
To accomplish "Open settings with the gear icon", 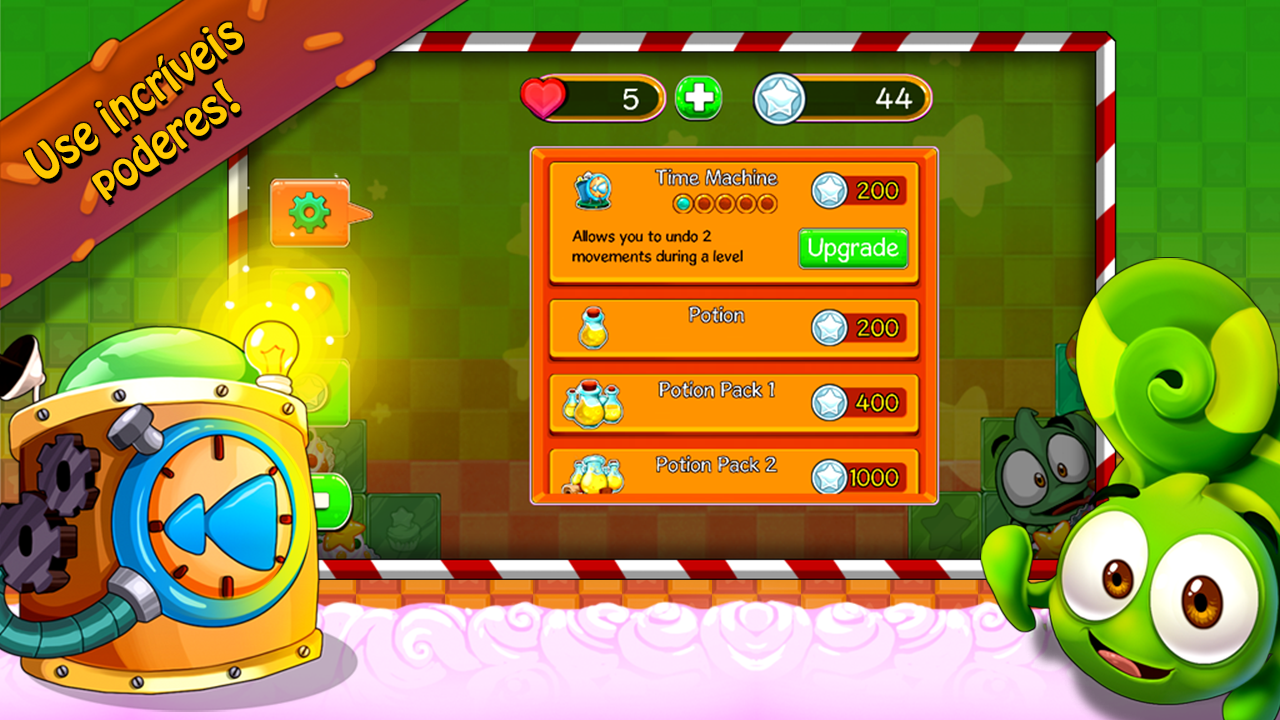I will pyautogui.click(x=307, y=210).
